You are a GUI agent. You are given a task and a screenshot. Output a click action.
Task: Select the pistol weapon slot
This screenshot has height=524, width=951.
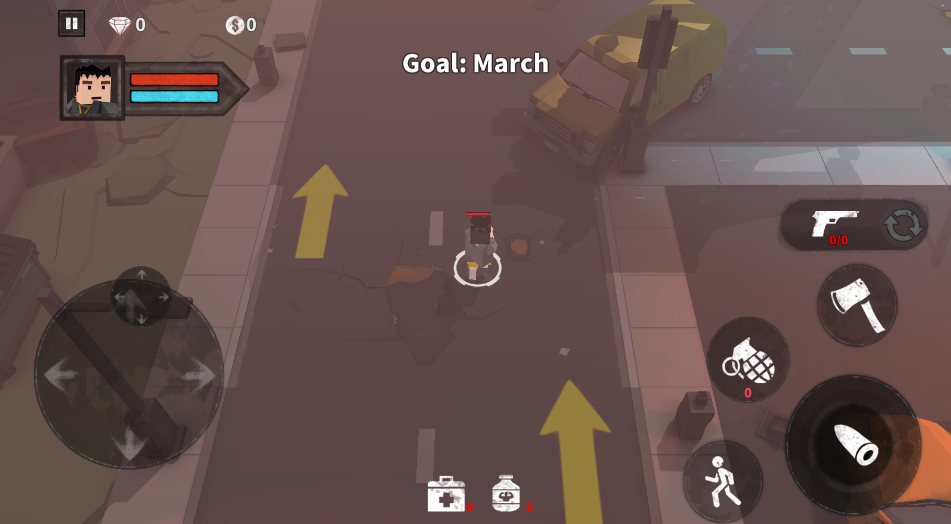click(834, 224)
